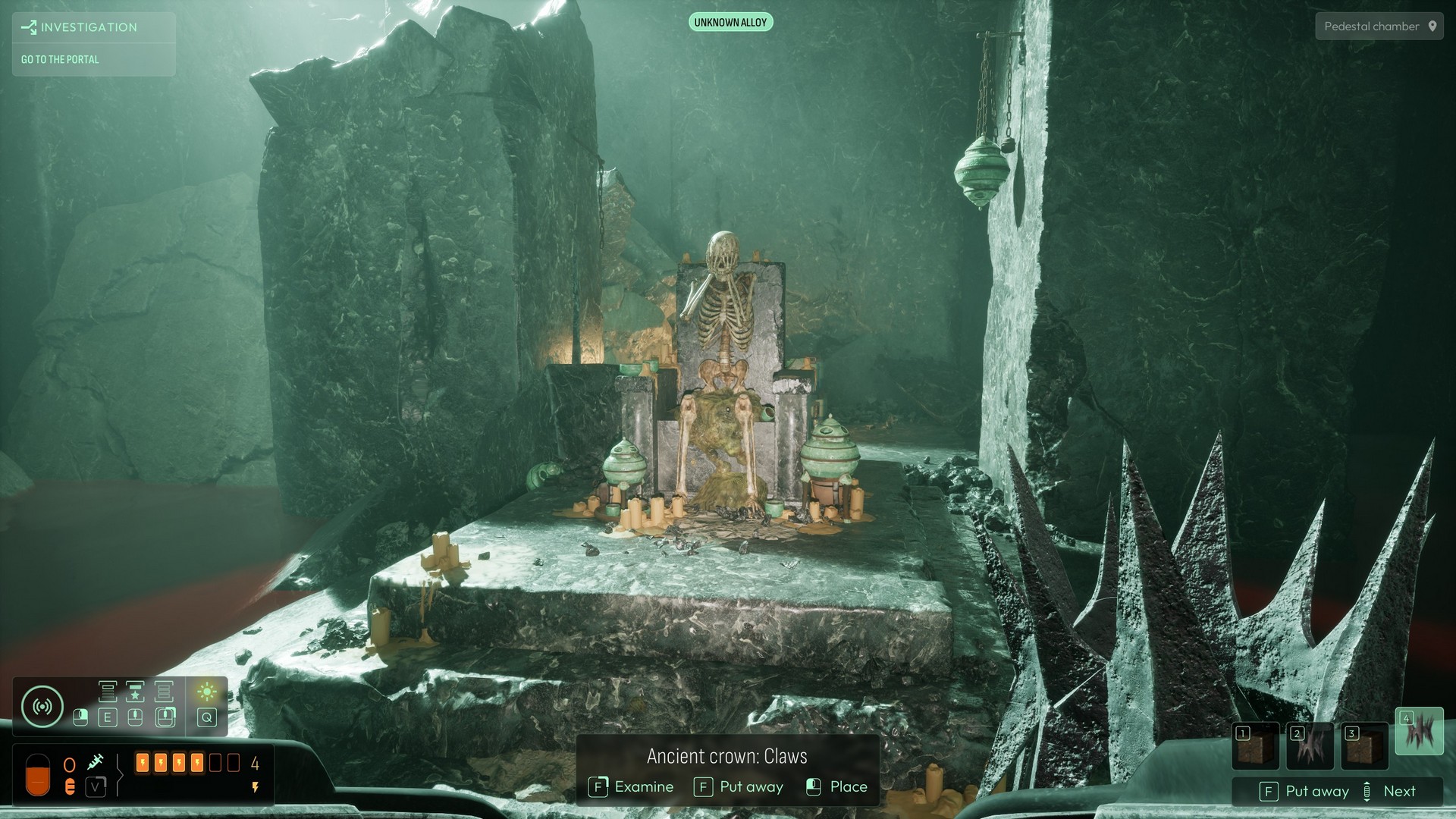Image resolution: width=1456 pixels, height=819 pixels.
Task: Click the flashlight brightness sun icon
Action: [x=208, y=692]
